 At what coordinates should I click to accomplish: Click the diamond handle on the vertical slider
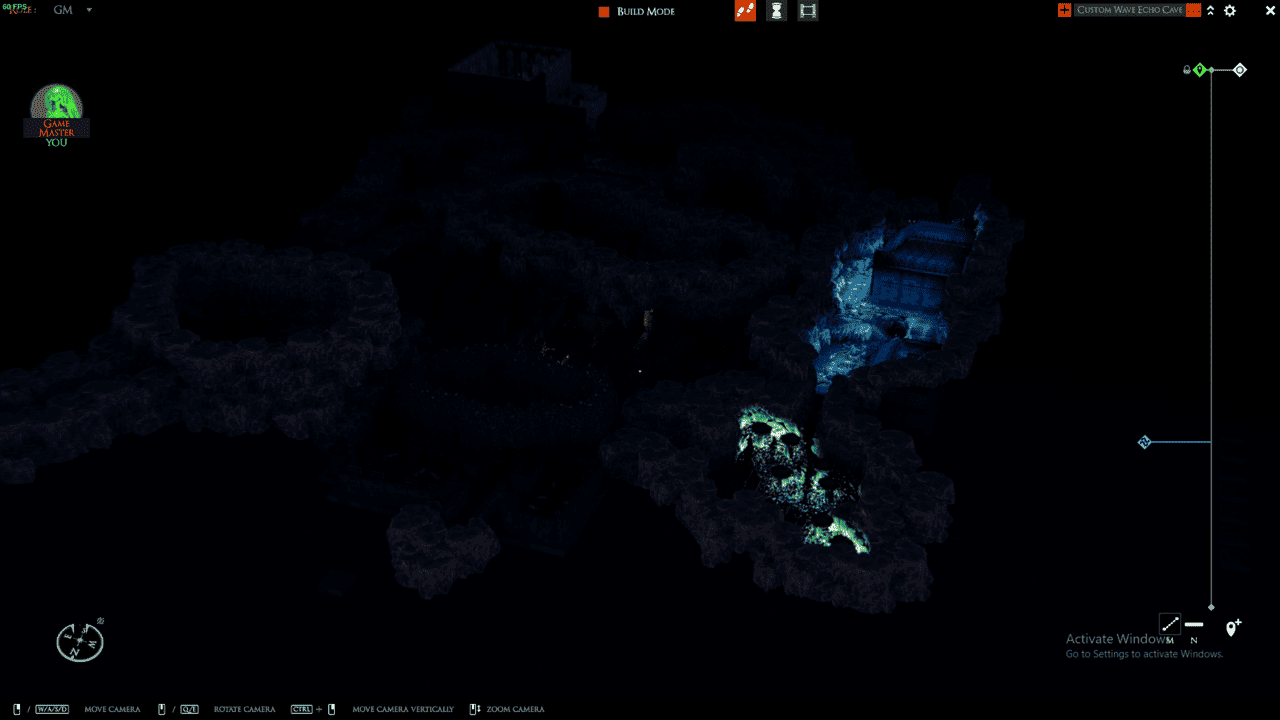pyautogui.click(x=1144, y=442)
